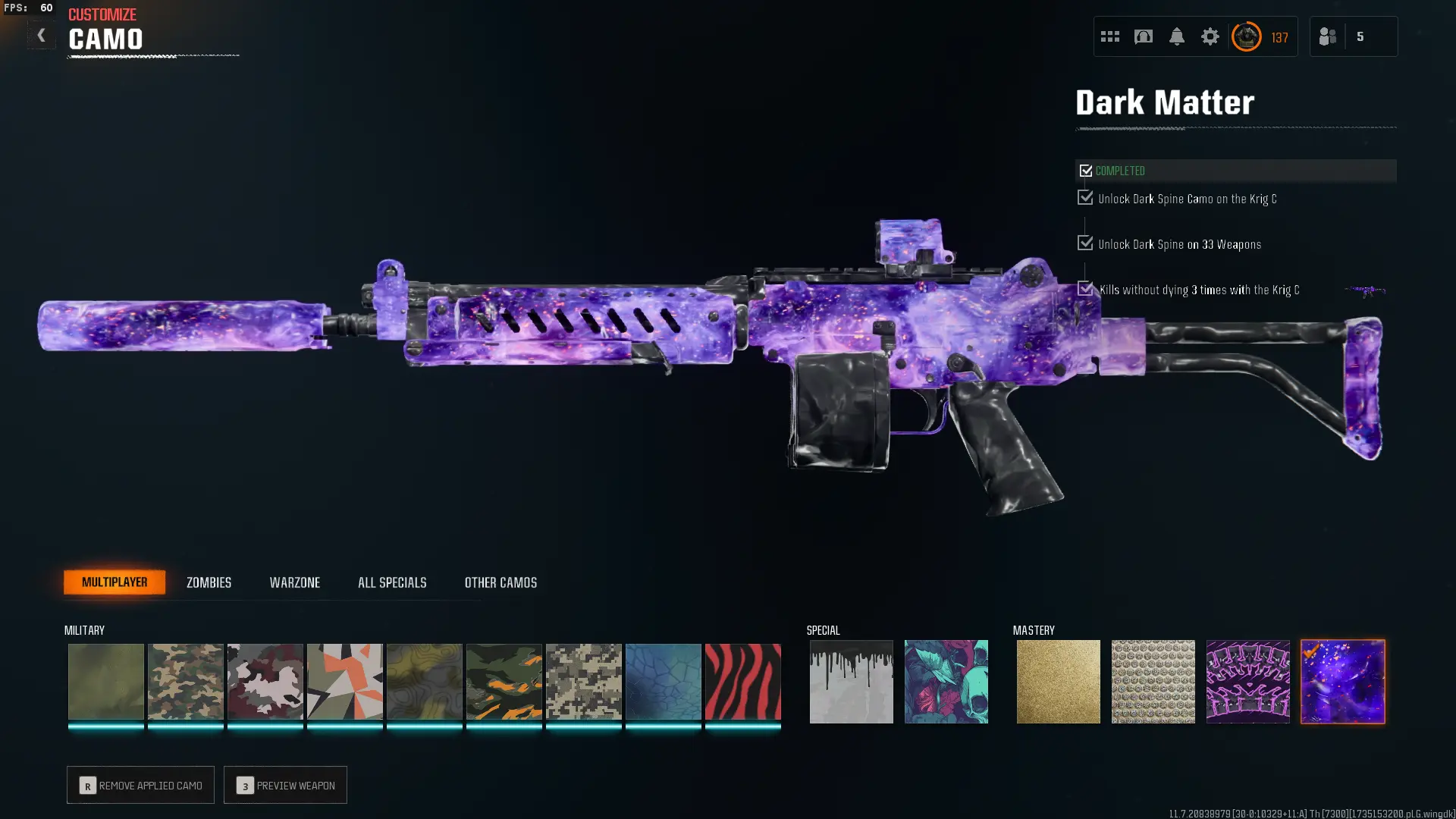Pick the gold mastery camo
This screenshot has width=1456, height=819.
coord(1058,681)
